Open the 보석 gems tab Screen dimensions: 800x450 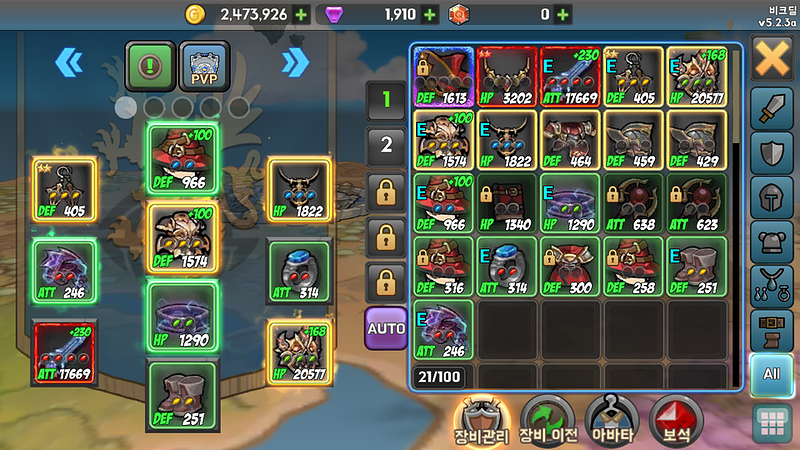tap(673, 420)
